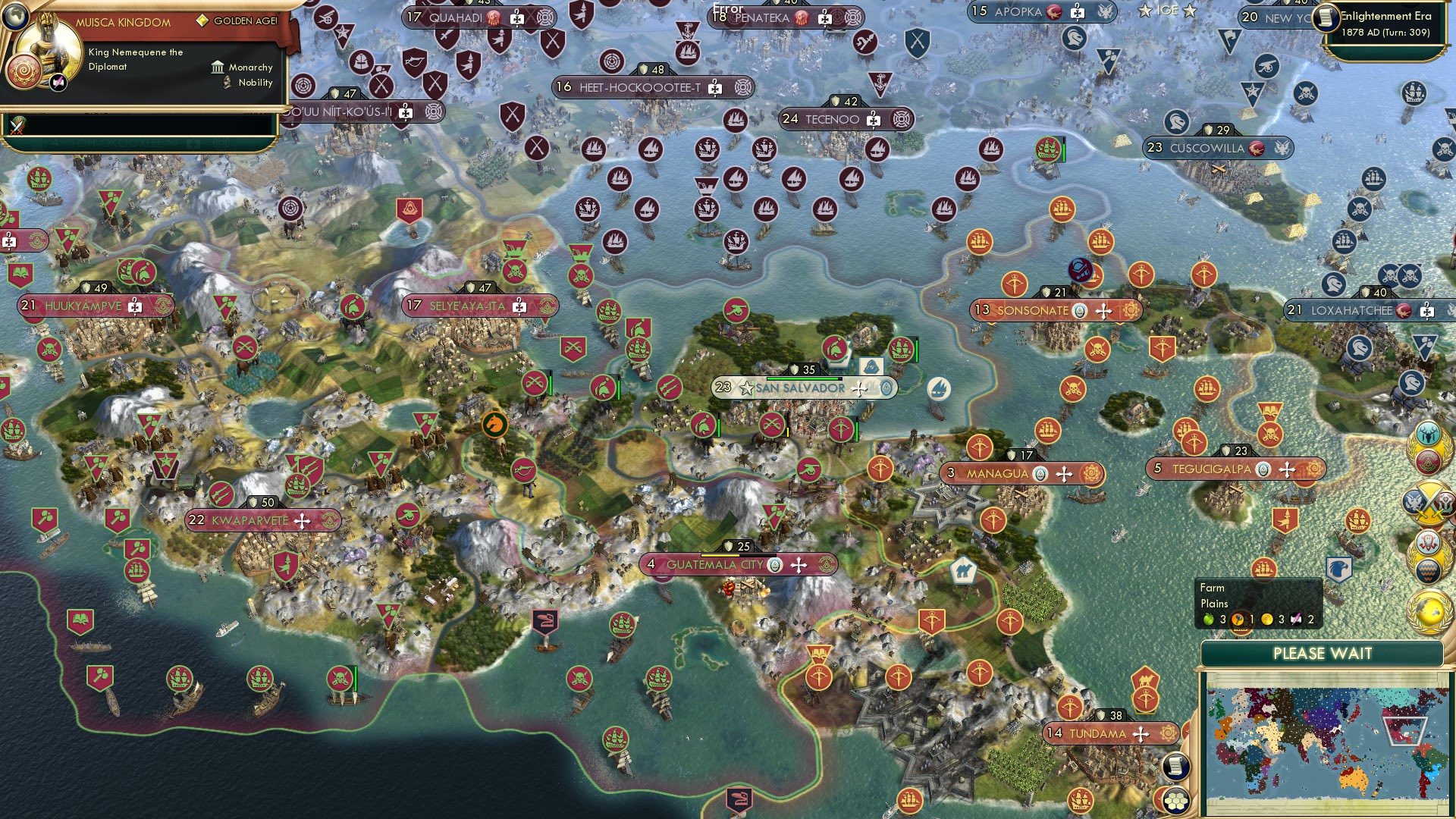
Task: Click the white mask religion notification icon
Action: coord(1428,542)
